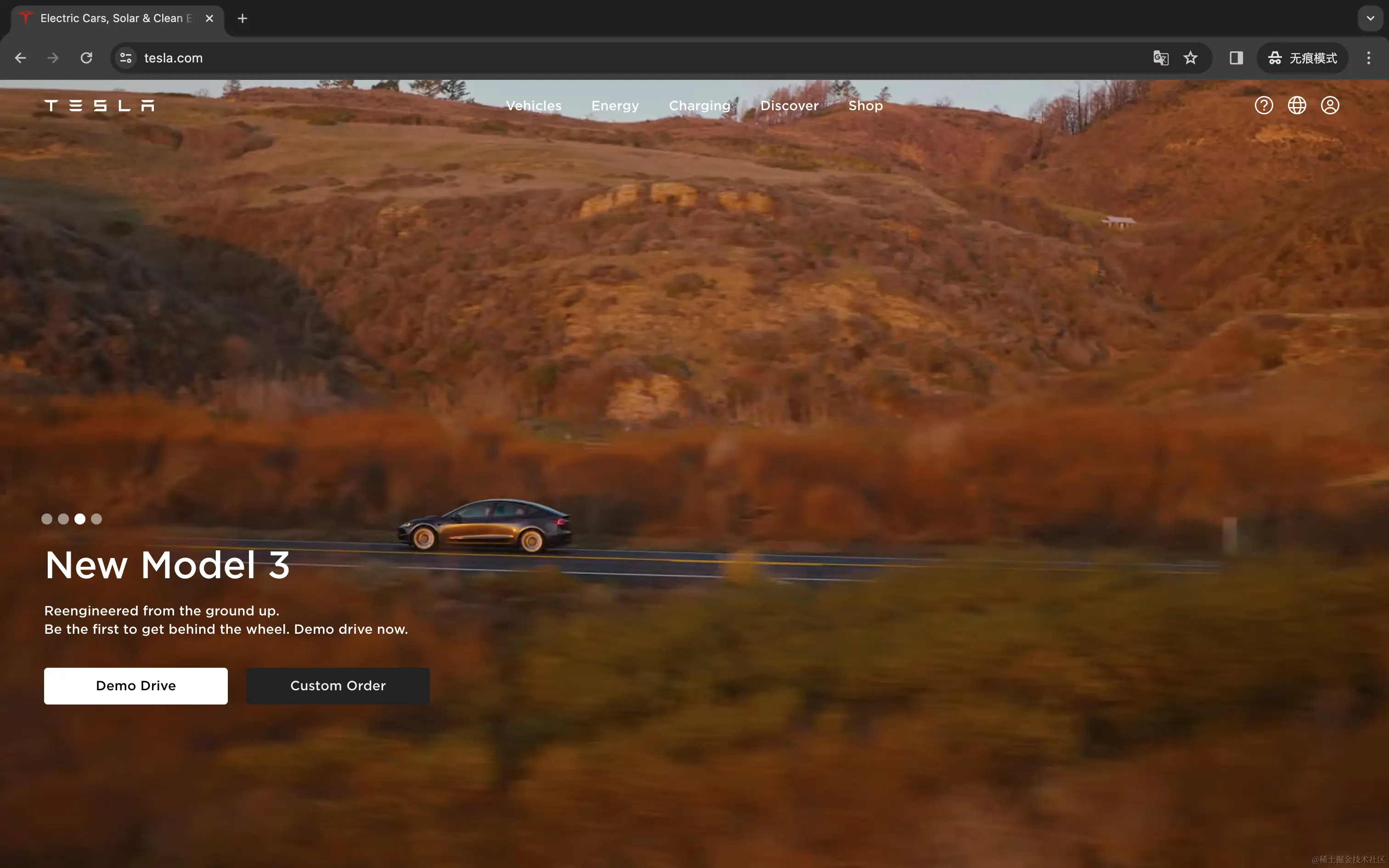Viewport: 1389px width, 868px height.
Task: Open the help question mark icon
Action: (1263, 106)
